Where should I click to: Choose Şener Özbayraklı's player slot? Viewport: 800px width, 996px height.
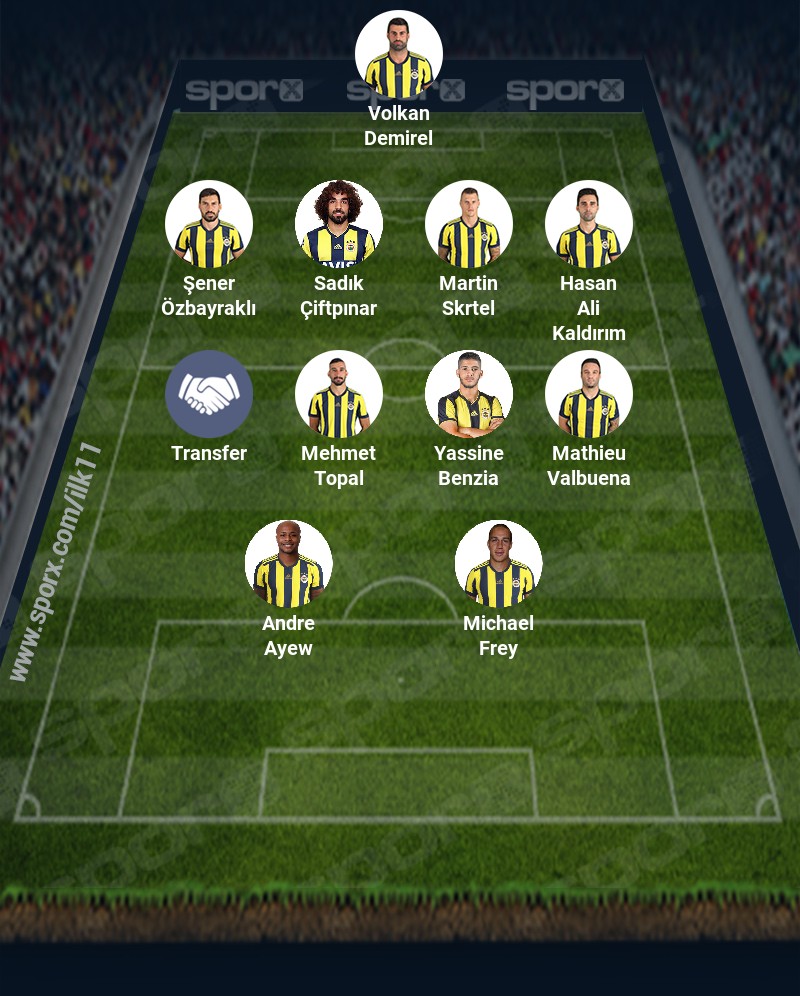pyautogui.click(x=209, y=224)
